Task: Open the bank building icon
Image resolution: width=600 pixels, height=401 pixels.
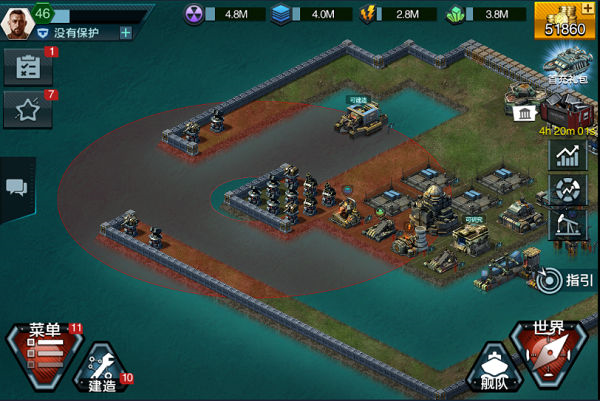Action: 523,114
